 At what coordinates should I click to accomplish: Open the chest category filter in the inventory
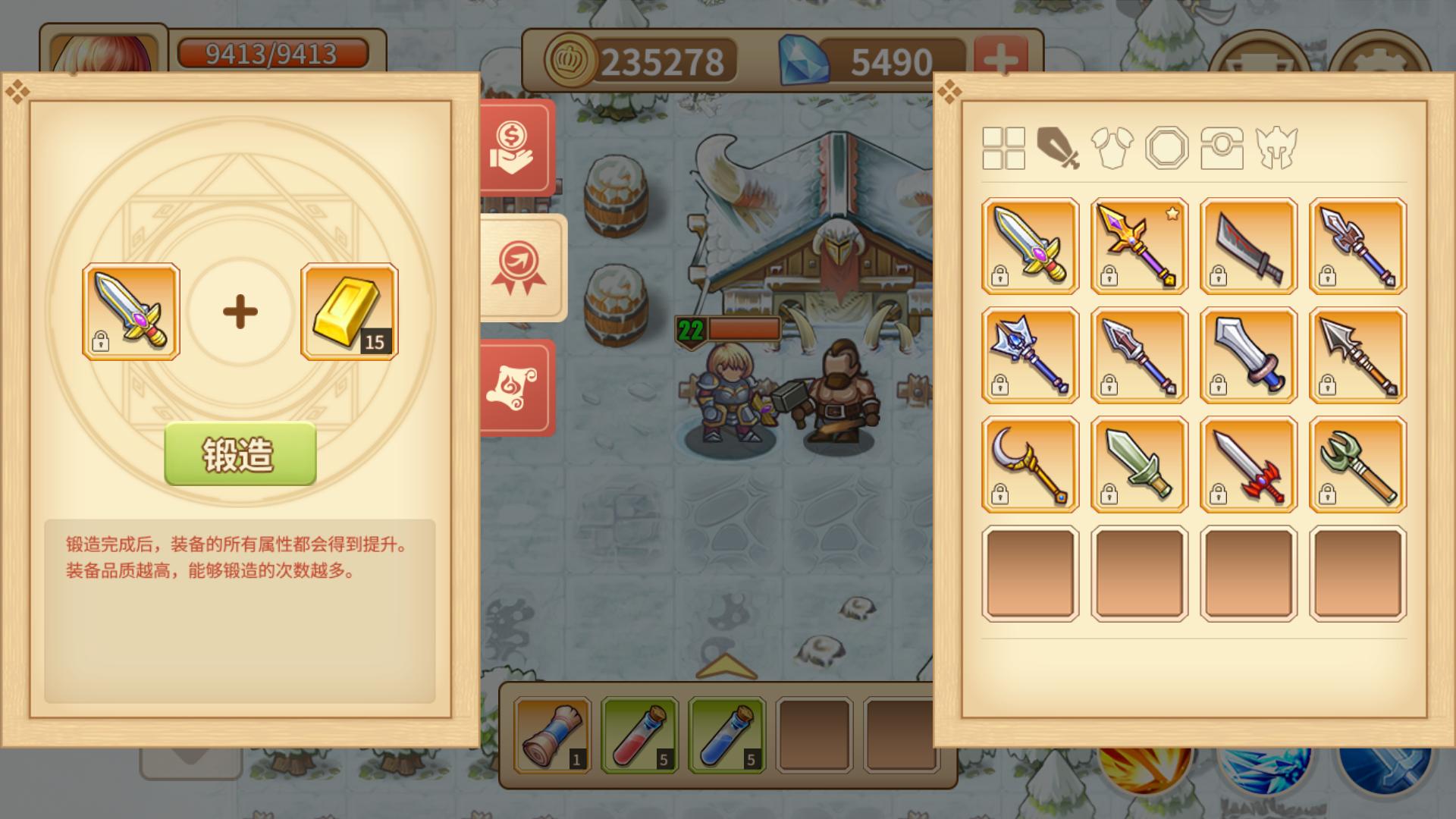click(x=1222, y=150)
